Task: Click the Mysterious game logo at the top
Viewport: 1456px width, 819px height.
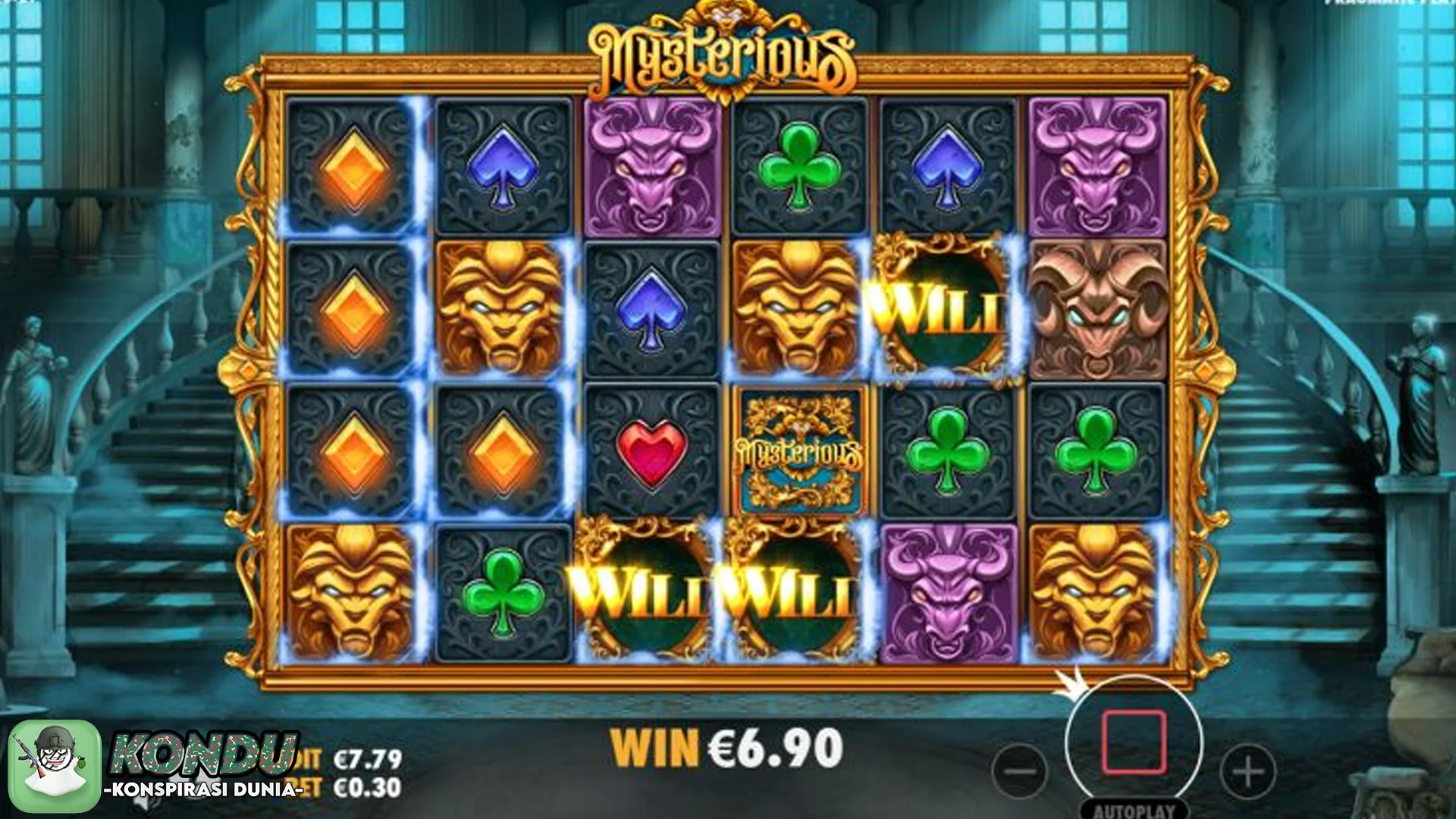Action: (x=726, y=45)
